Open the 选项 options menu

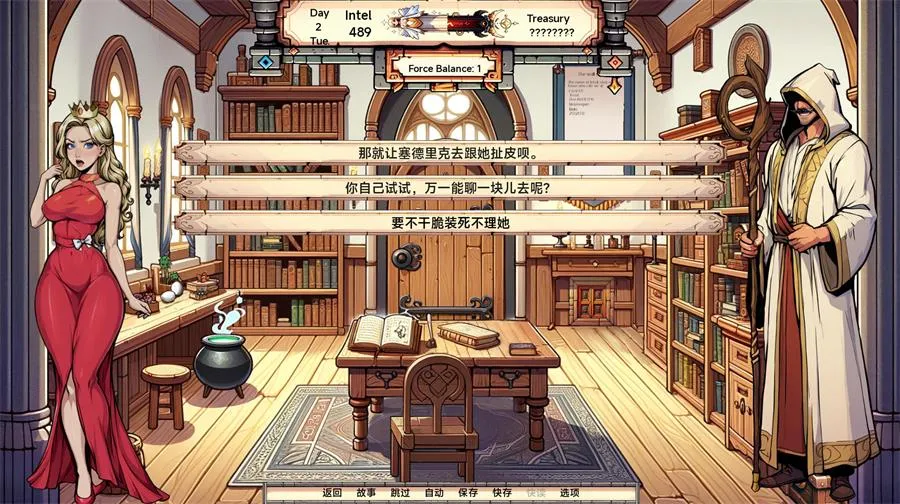569,493
